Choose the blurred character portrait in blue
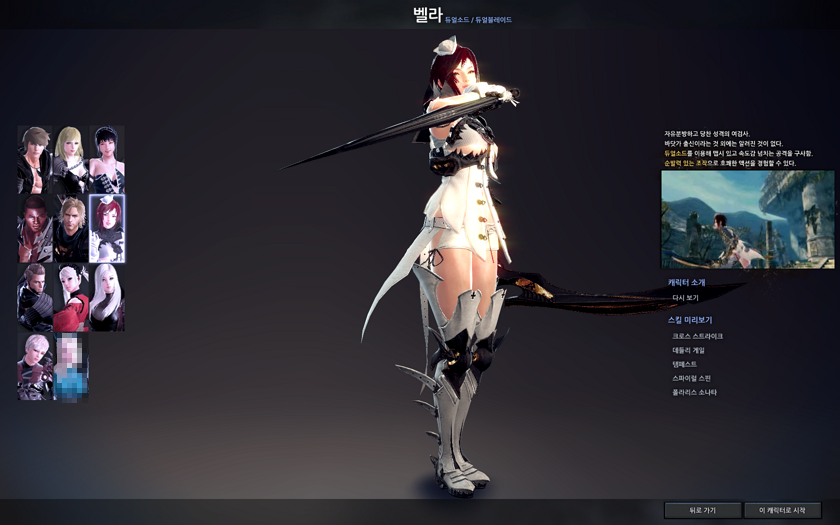The width and height of the screenshot is (840, 525). tap(71, 366)
